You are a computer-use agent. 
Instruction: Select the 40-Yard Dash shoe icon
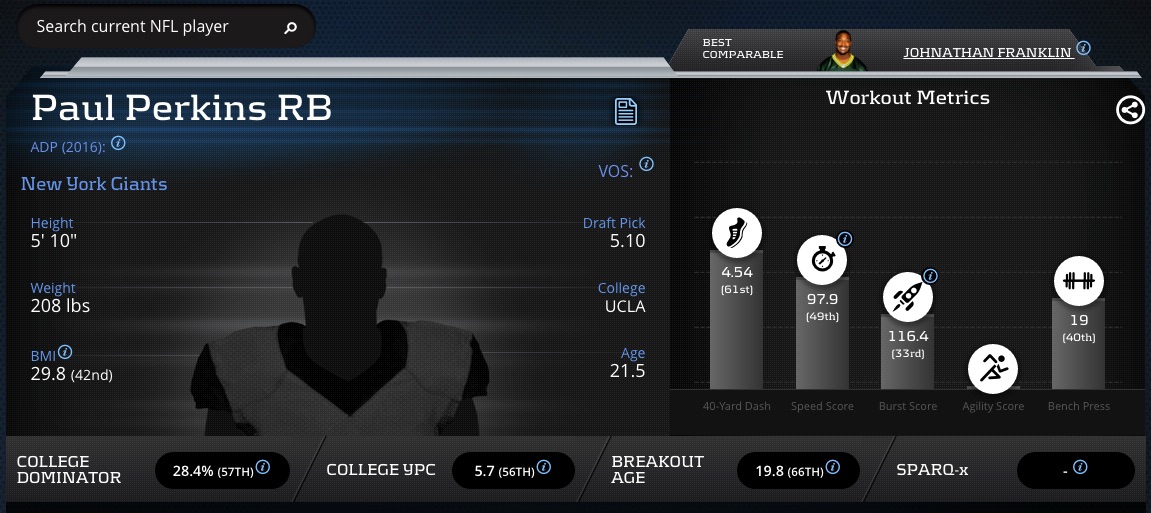737,233
